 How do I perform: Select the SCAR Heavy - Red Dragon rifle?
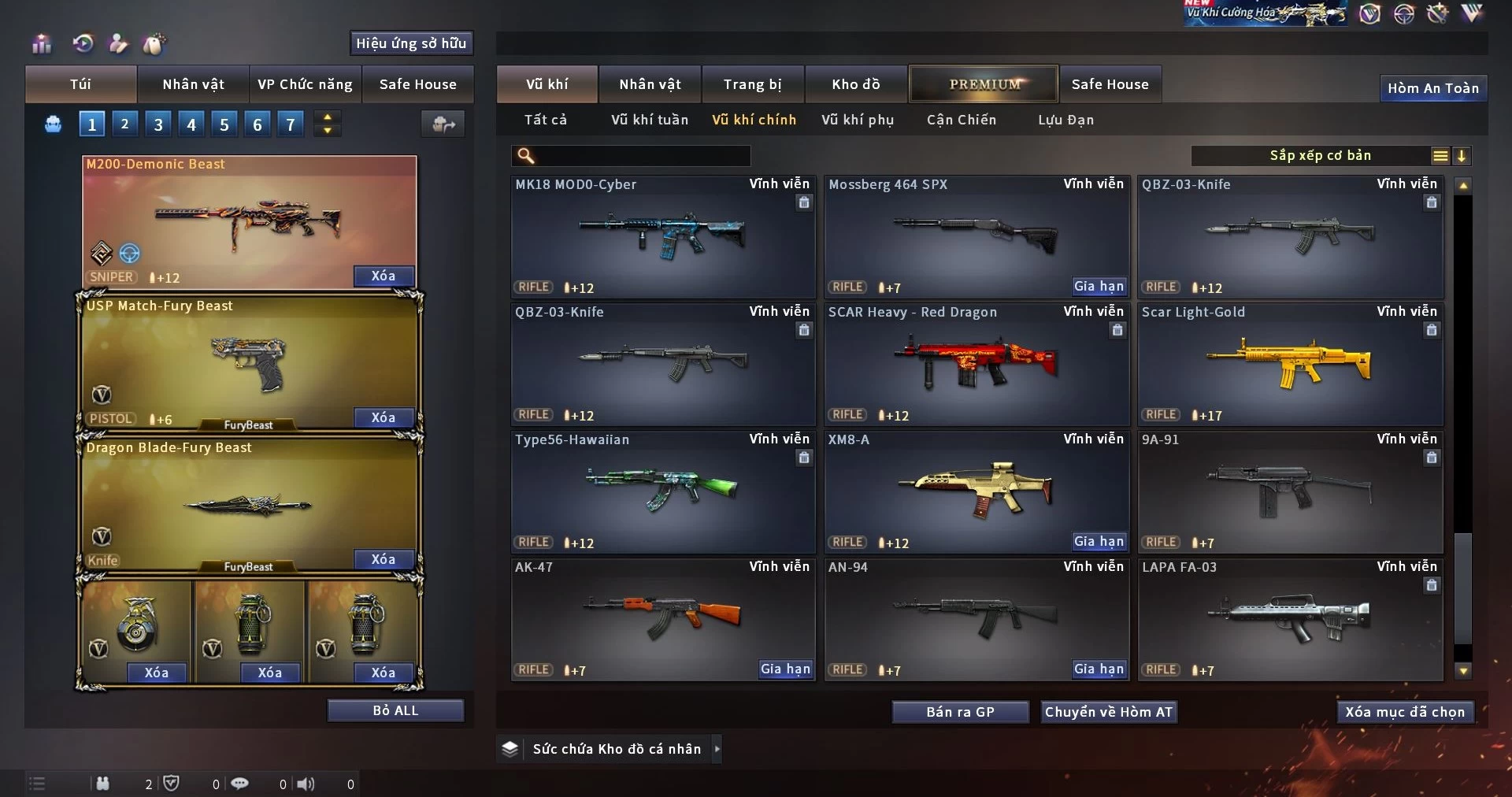click(976, 364)
